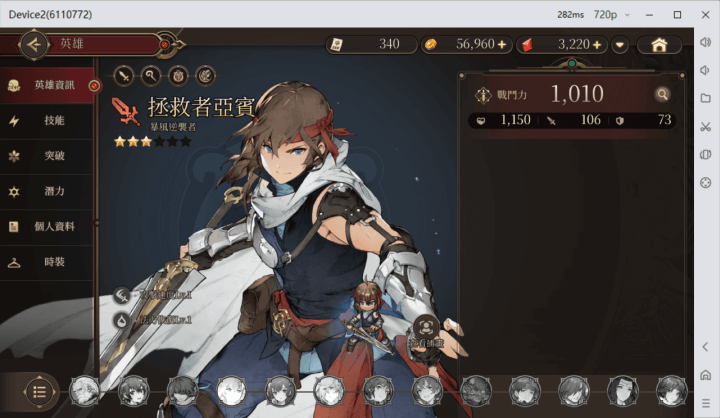Select the 潛力 potential tab
The width and height of the screenshot is (720, 418).
(54, 191)
